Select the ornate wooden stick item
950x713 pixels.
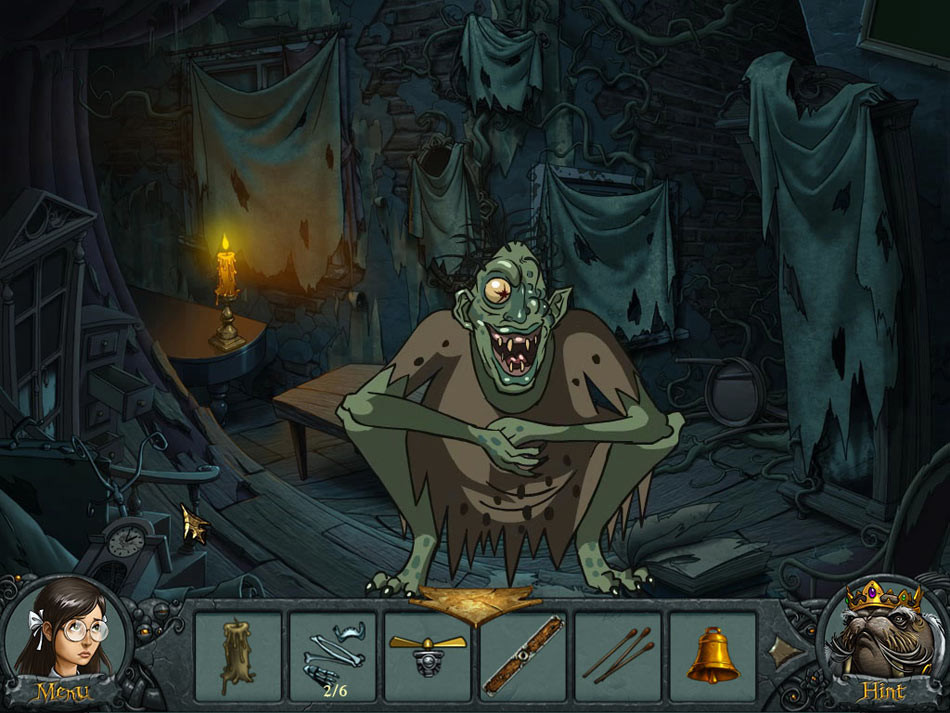(523, 656)
